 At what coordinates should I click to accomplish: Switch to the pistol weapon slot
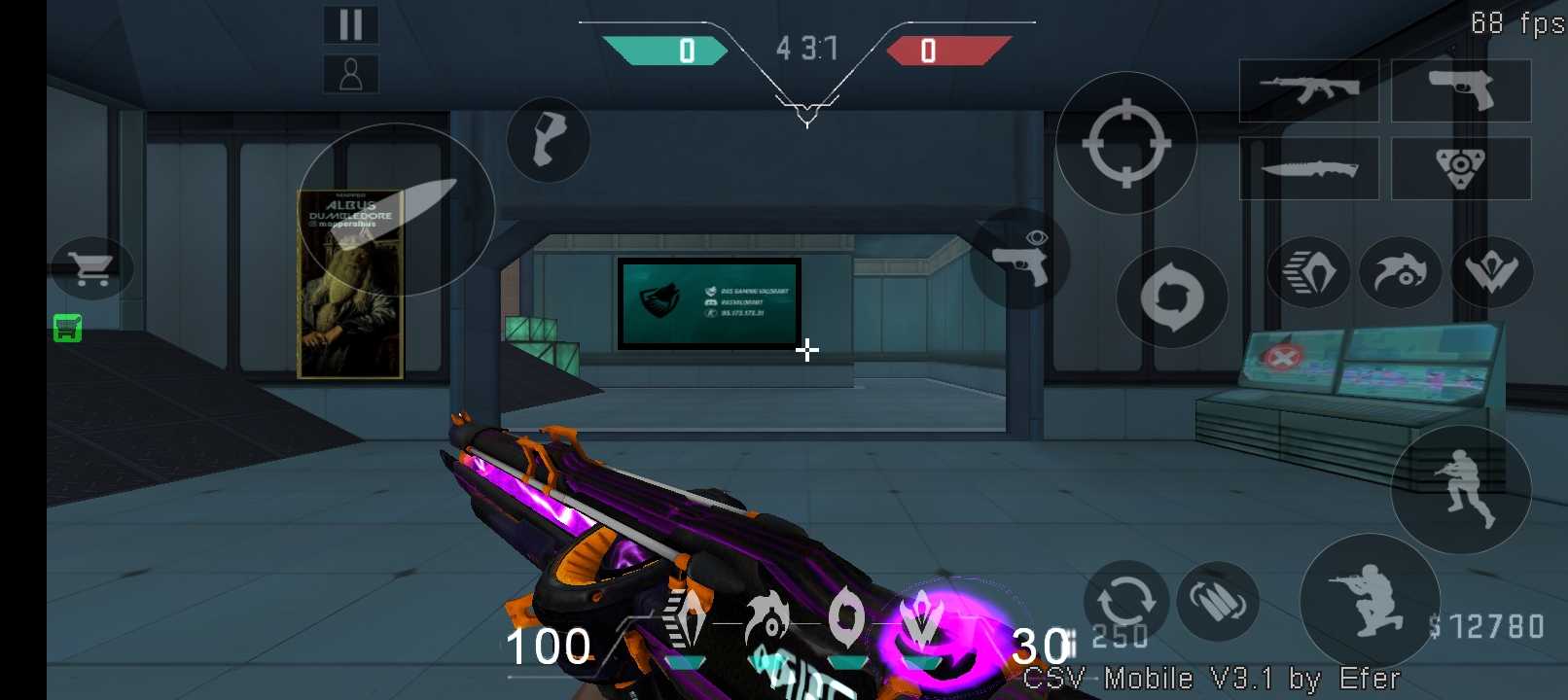pyautogui.click(x=1461, y=90)
